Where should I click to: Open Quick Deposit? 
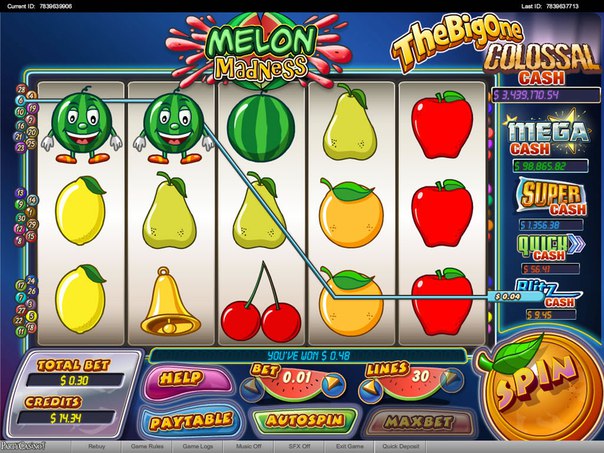tap(405, 446)
